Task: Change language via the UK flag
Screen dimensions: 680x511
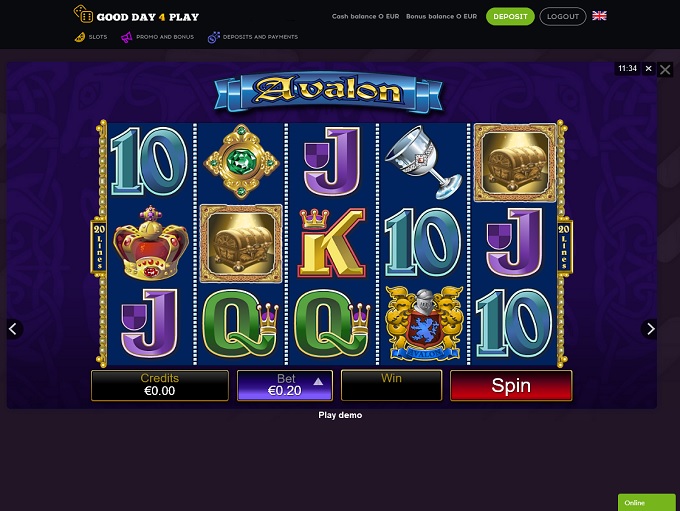Action: (x=599, y=16)
